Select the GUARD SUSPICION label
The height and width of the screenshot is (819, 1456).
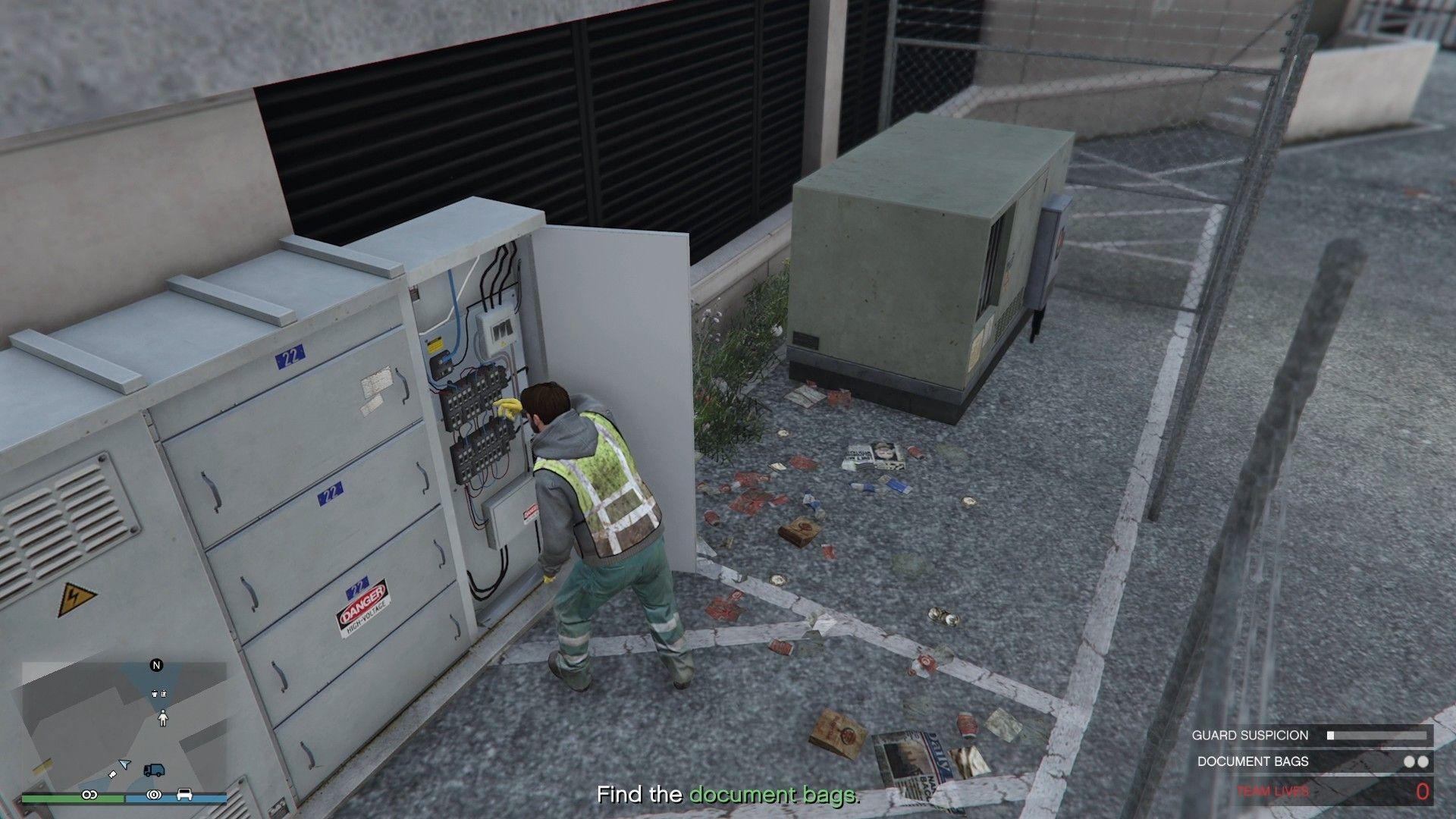coord(1250,735)
